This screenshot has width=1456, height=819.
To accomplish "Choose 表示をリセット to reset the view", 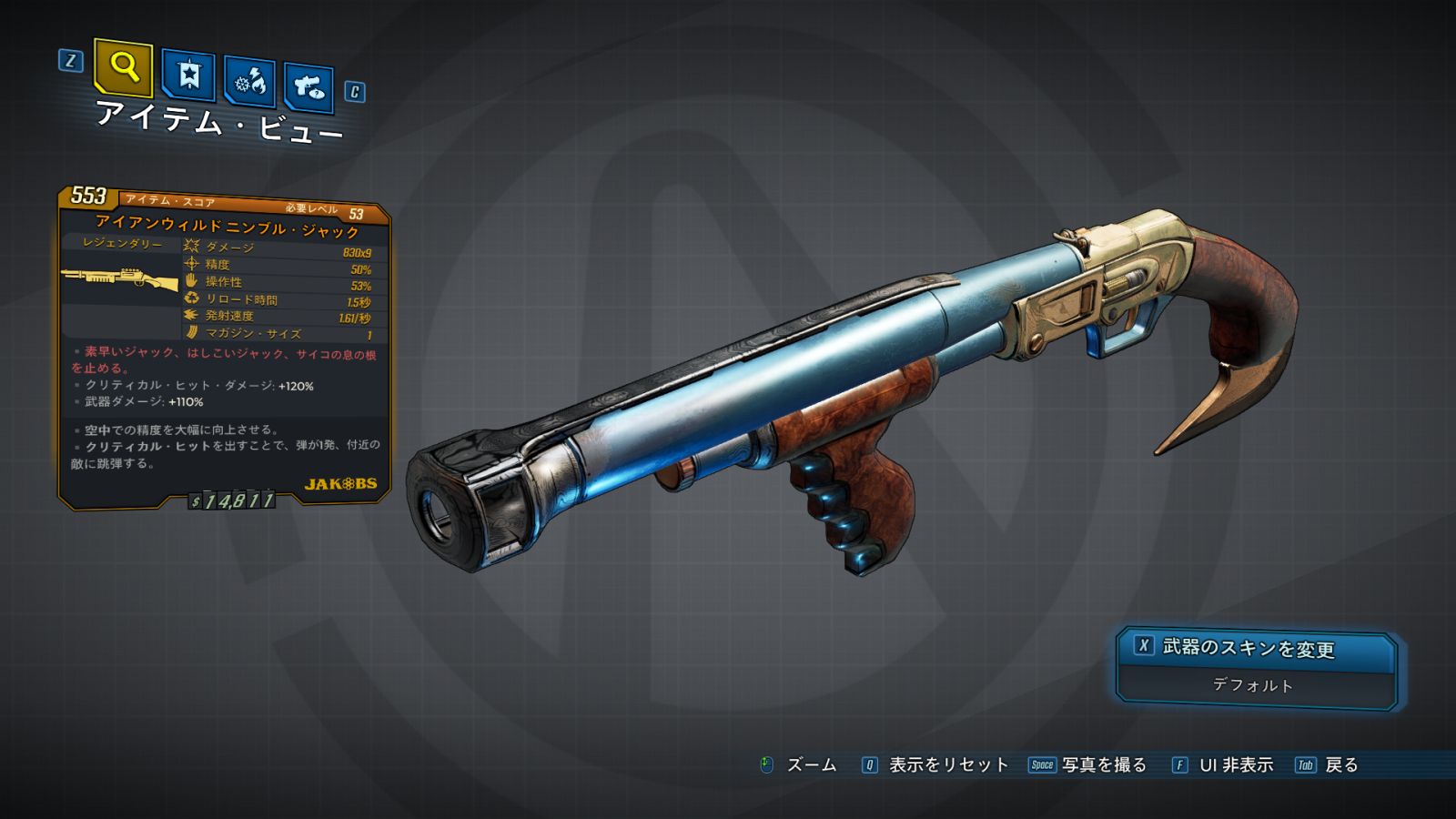I will coord(947,765).
